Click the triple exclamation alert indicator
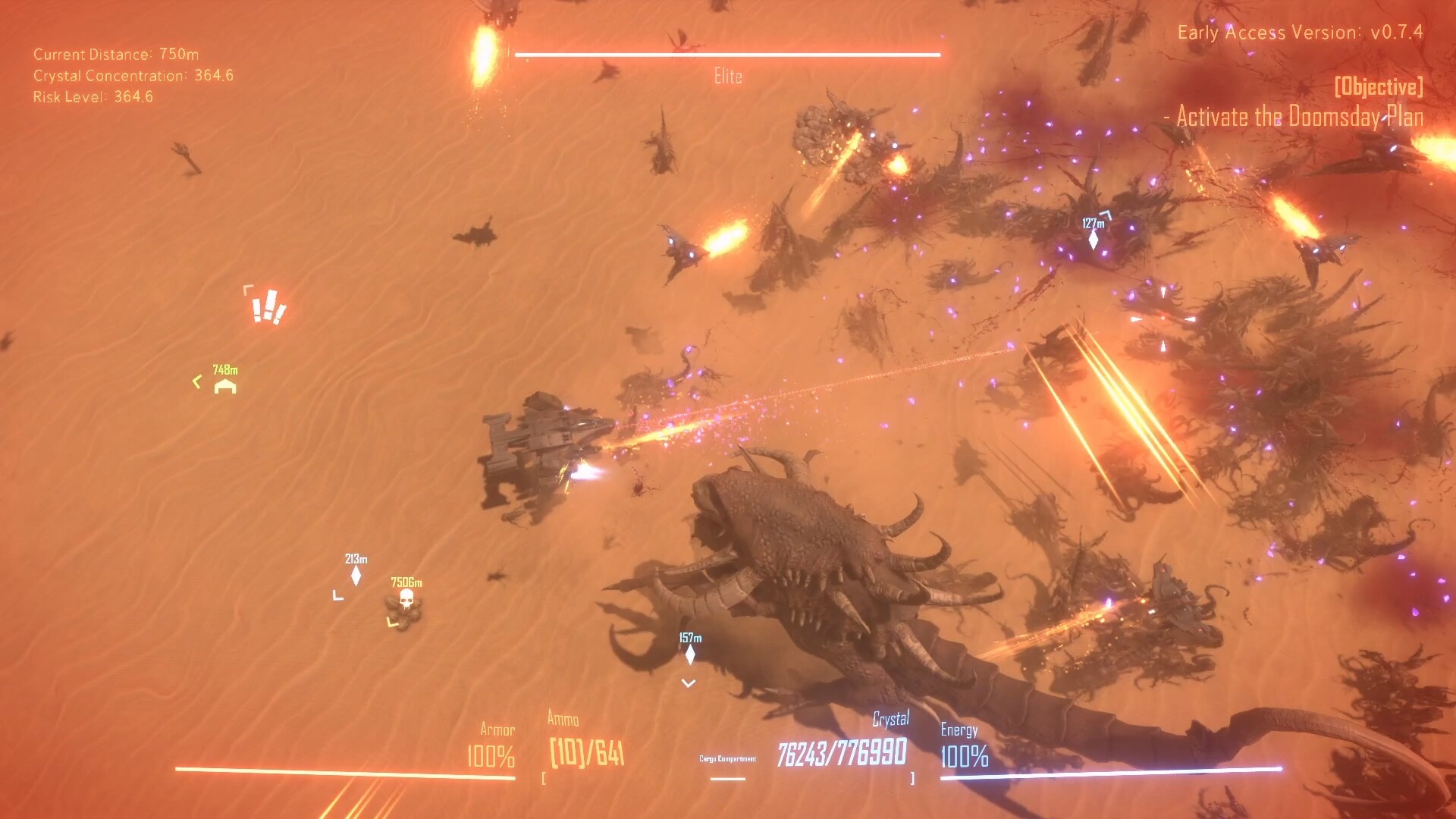Viewport: 1456px width, 819px height. 271,307
